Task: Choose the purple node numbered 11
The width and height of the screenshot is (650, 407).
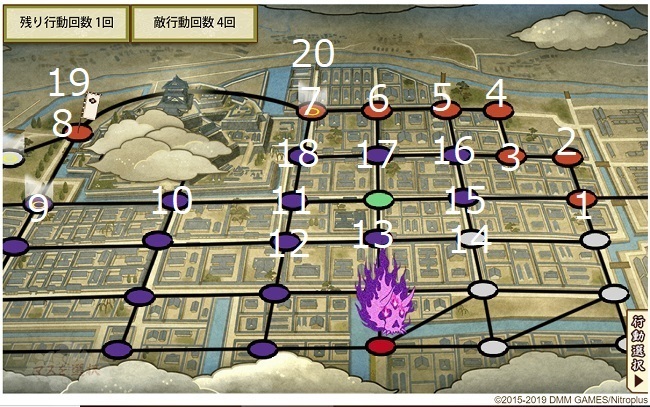Action: (x=293, y=201)
